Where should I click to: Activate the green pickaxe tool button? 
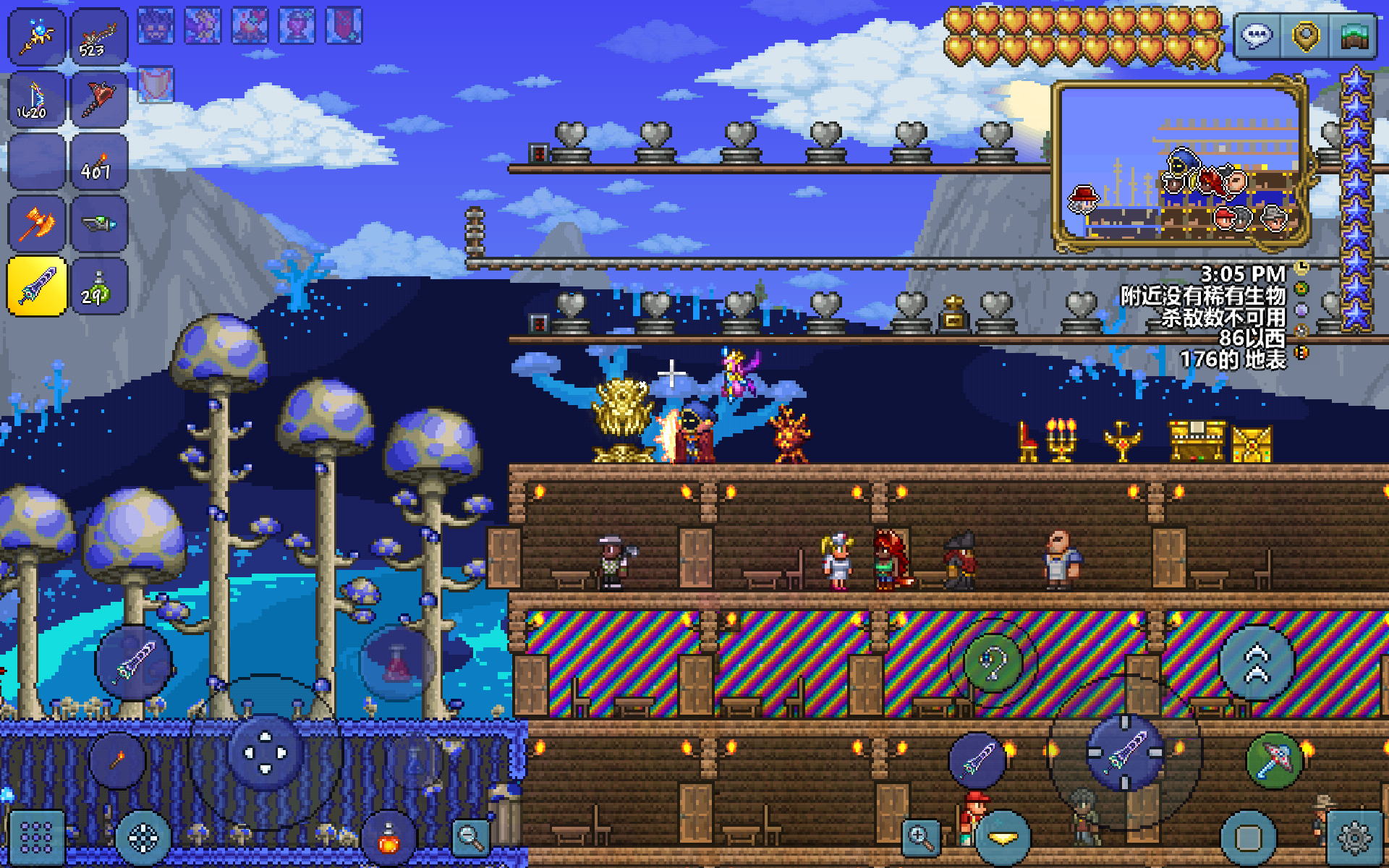[x=1273, y=759]
